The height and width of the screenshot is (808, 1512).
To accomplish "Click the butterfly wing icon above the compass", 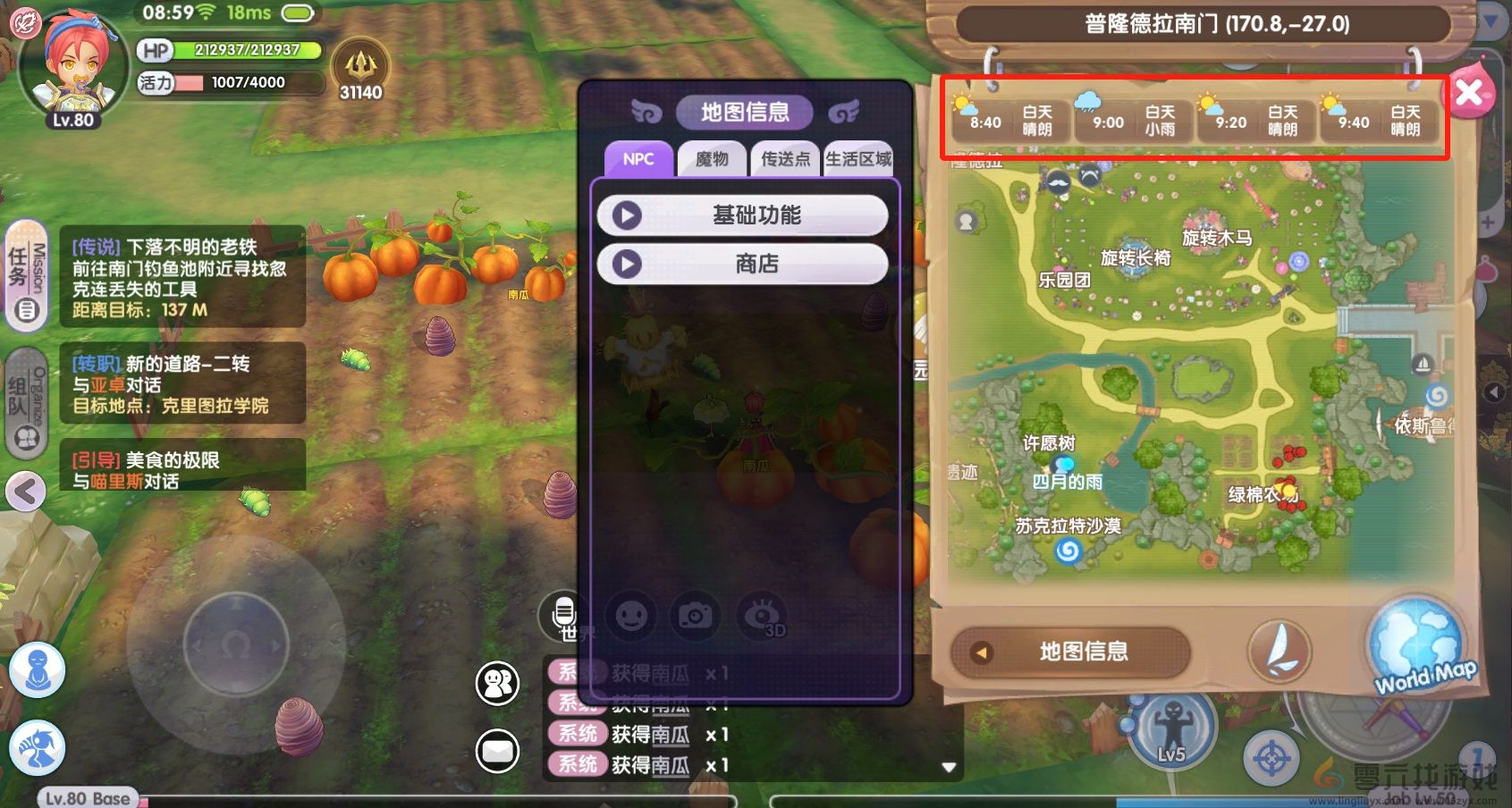I will click(1279, 652).
